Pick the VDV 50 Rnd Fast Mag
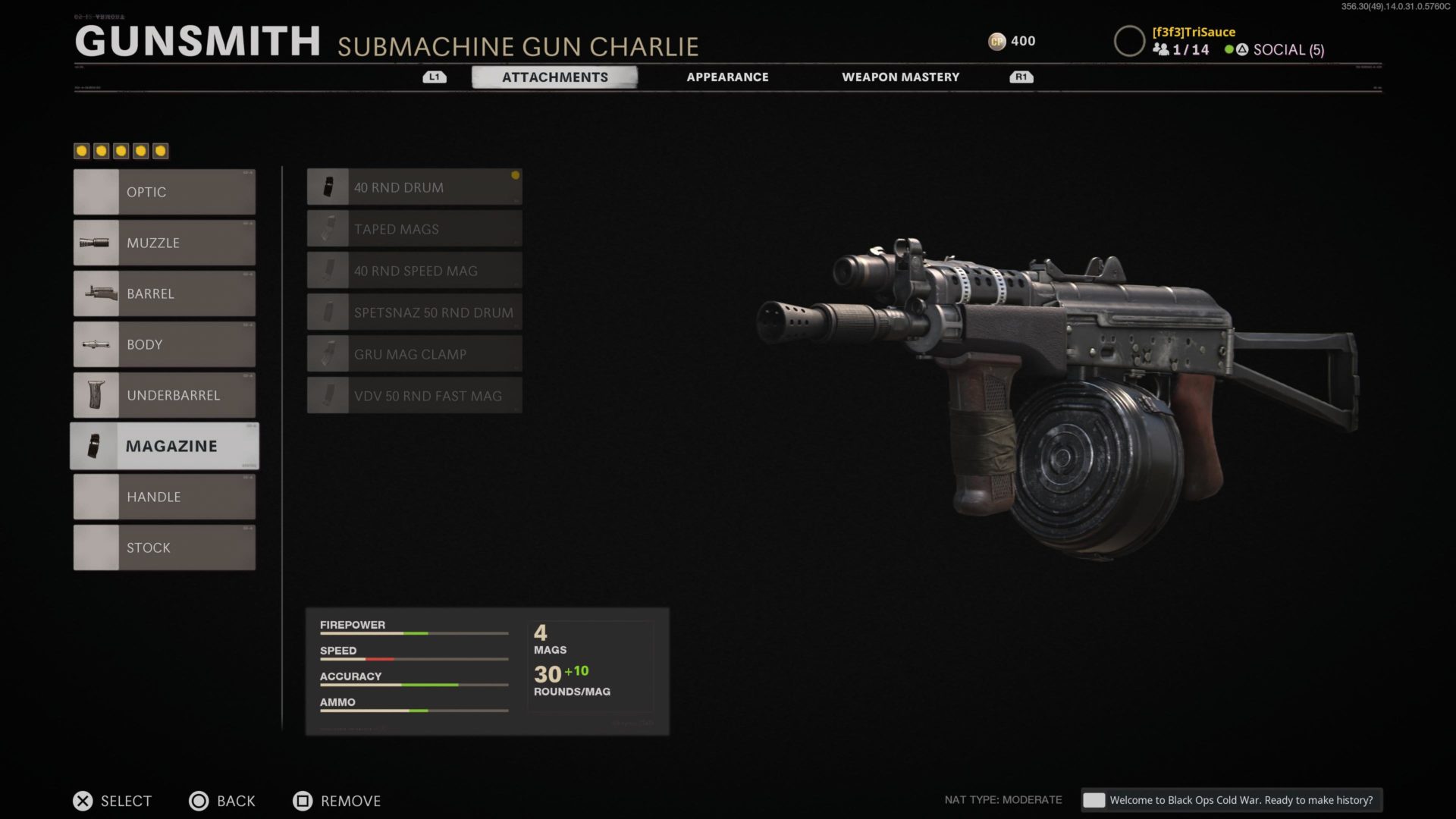Image resolution: width=1456 pixels, height=819 pixels. pyautogui.click(x=414, y=396)
